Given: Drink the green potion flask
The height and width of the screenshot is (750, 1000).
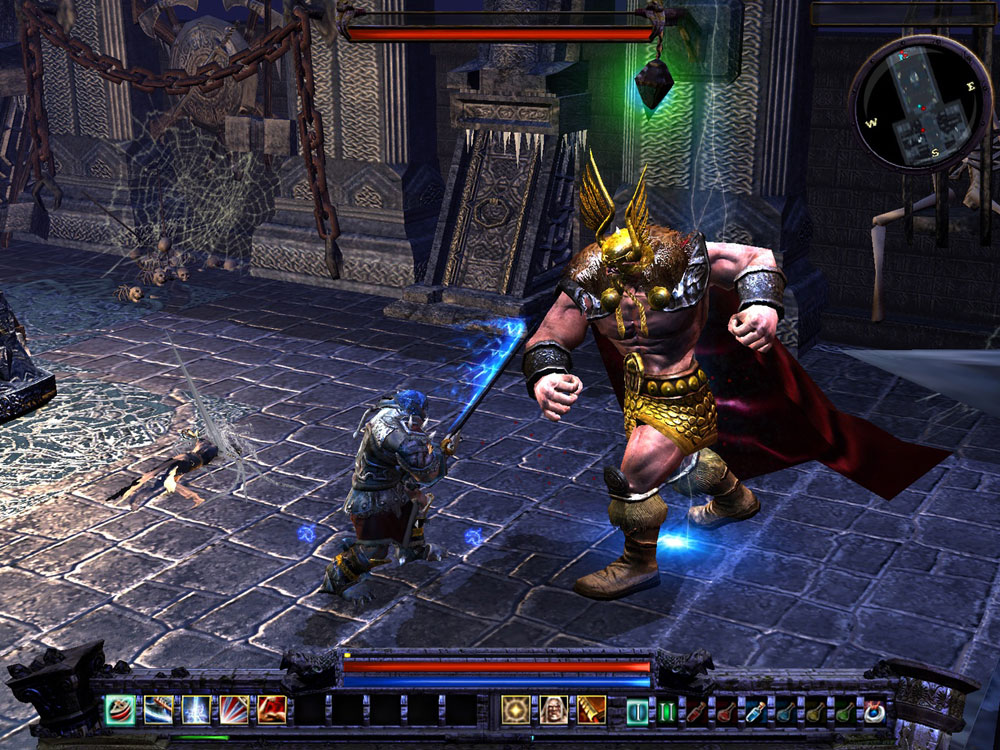Looking at the screenshot, I should [x=846, y=711].
